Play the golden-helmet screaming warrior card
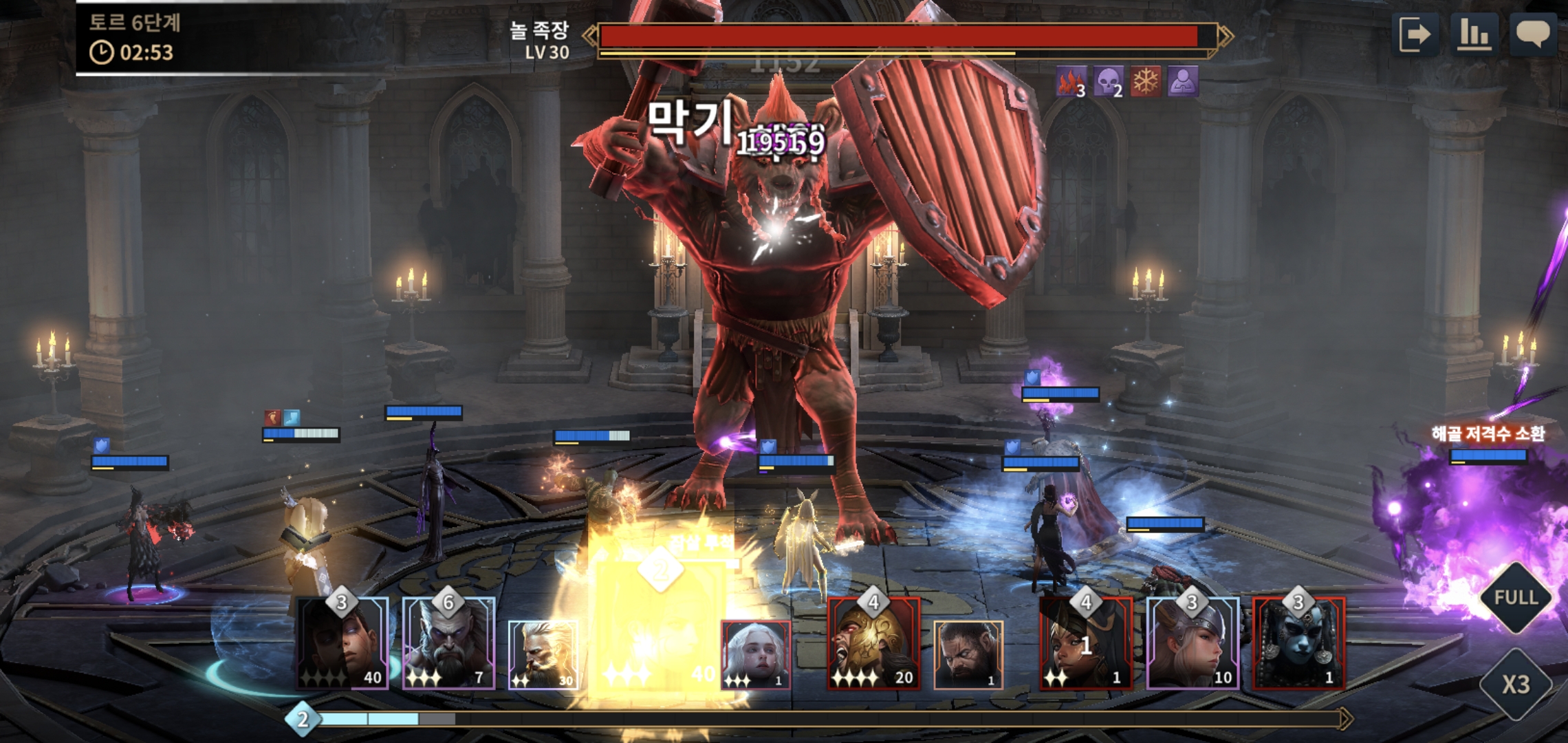 pos(873,644)
